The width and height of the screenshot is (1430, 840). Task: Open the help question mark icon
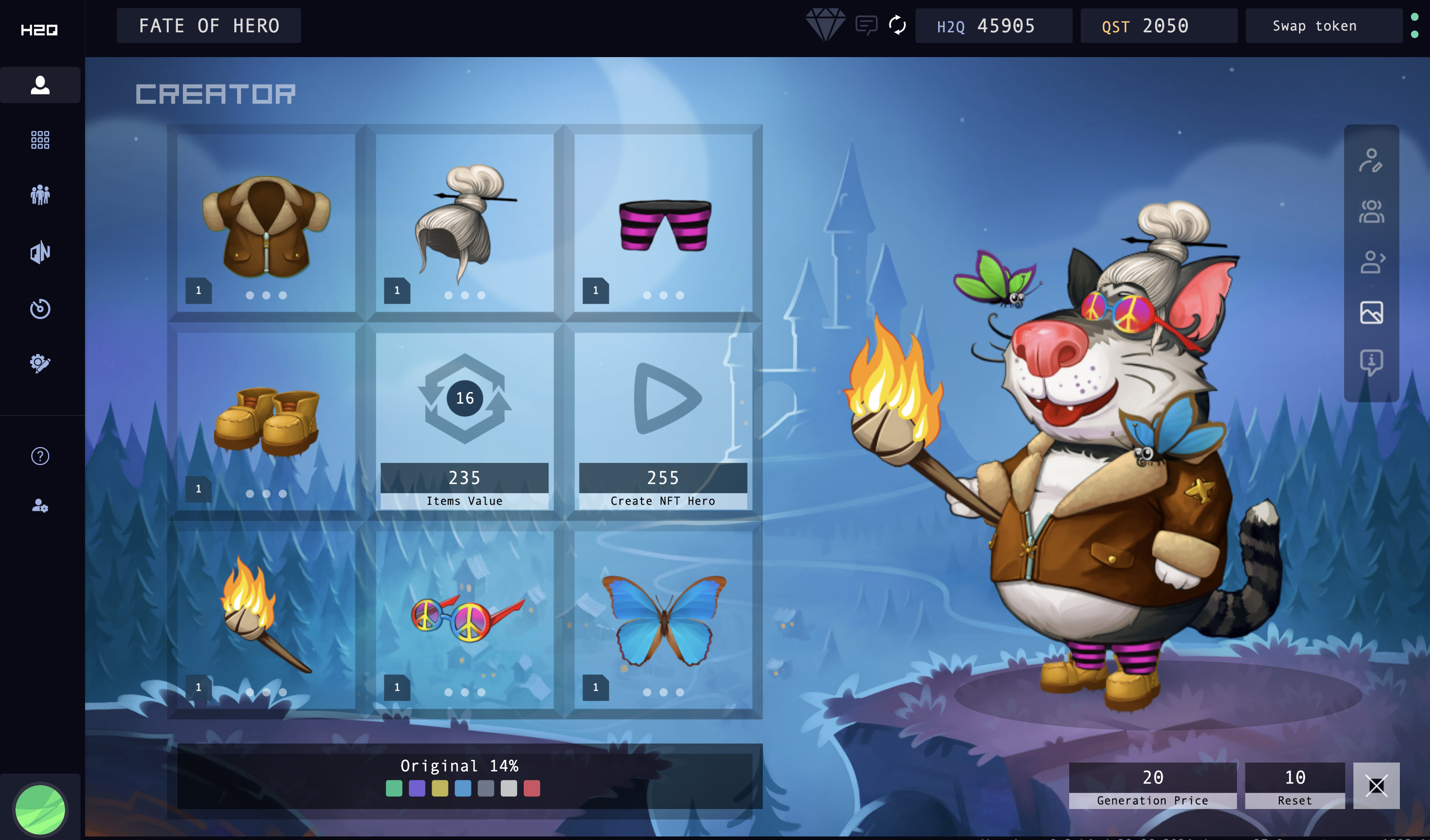pyautogui.click(x=40, y=456)
